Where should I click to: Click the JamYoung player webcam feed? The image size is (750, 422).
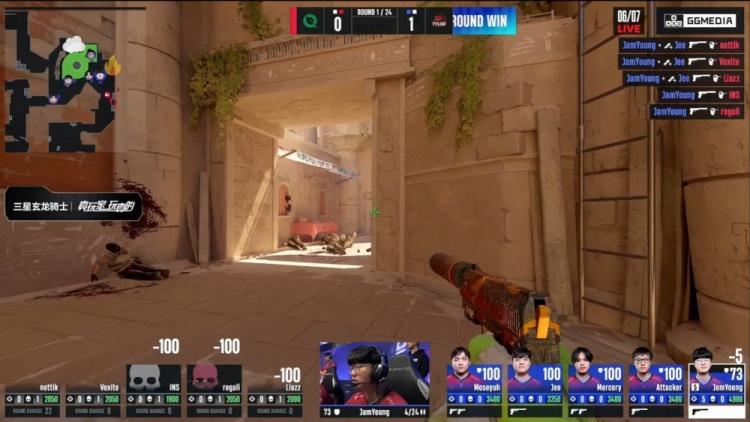[374, 374]
